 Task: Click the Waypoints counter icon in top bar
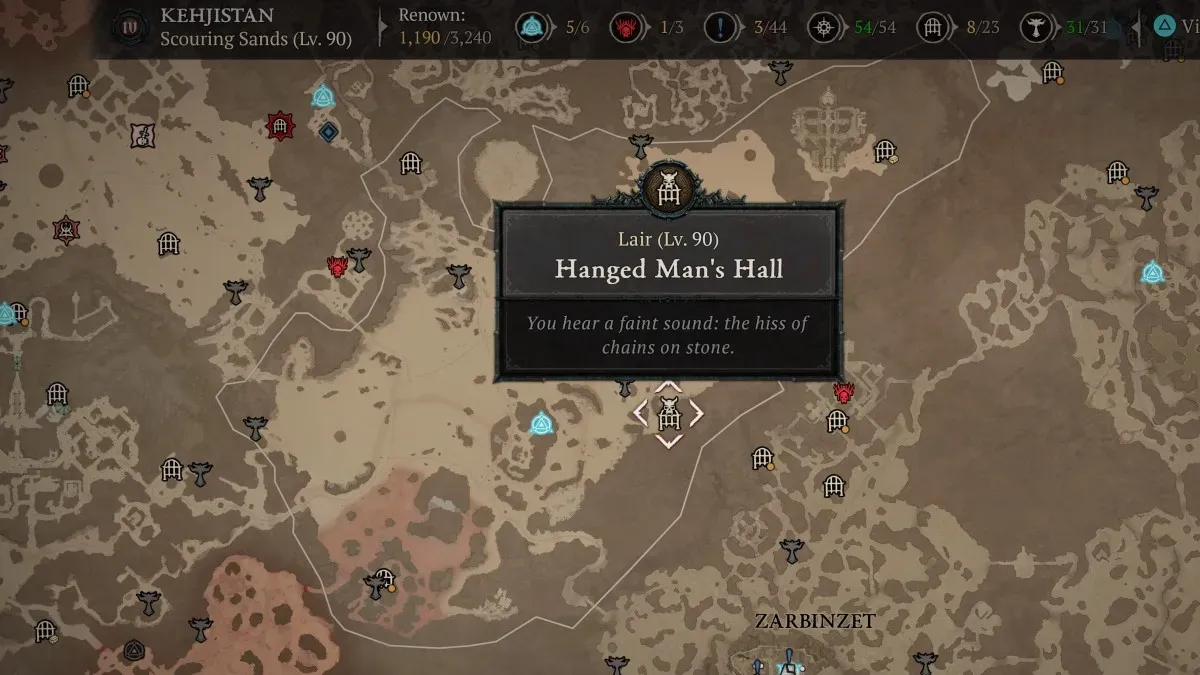point(530,27)
